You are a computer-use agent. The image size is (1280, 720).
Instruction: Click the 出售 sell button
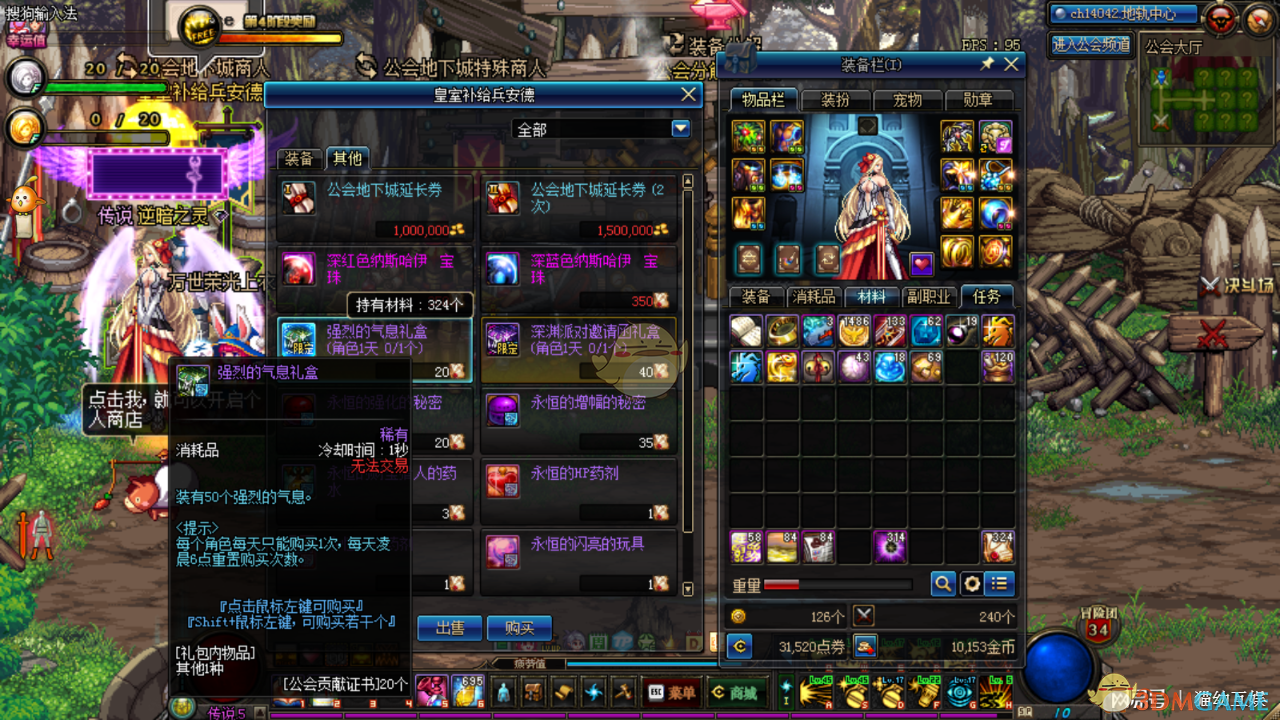449,628
